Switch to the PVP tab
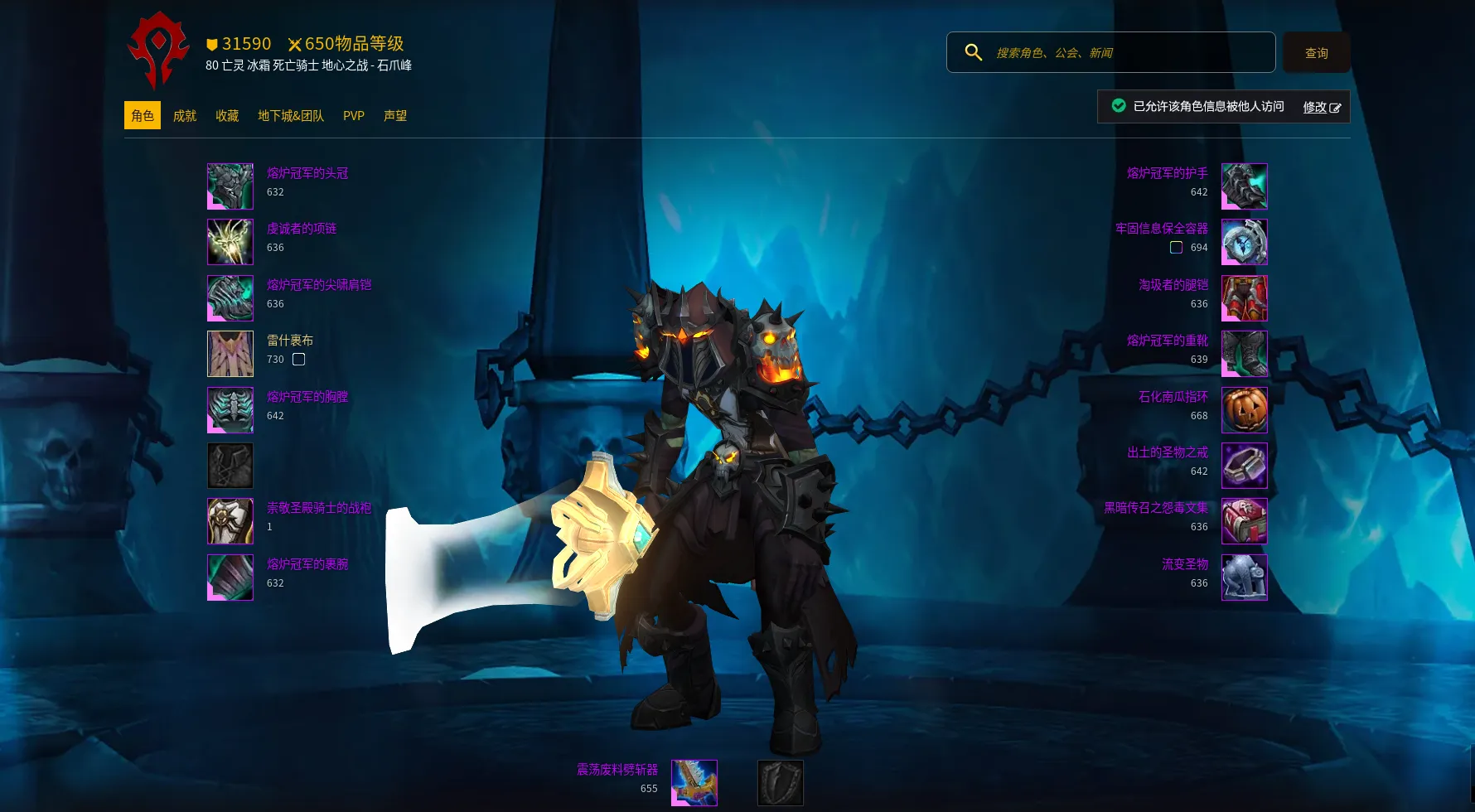 click(x=354, y=116)
